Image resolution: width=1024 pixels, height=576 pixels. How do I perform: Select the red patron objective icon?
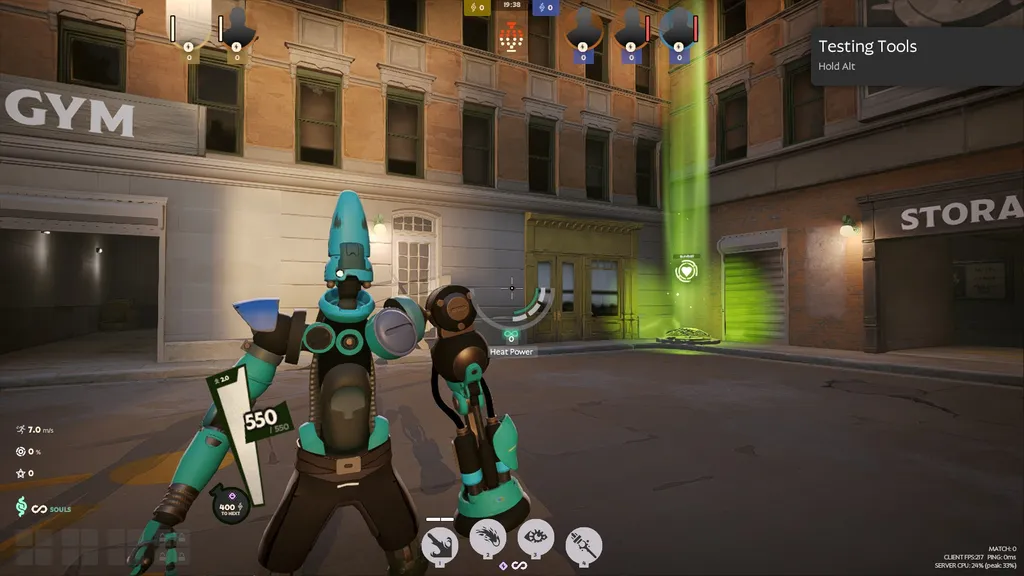[x=510, y=39]
